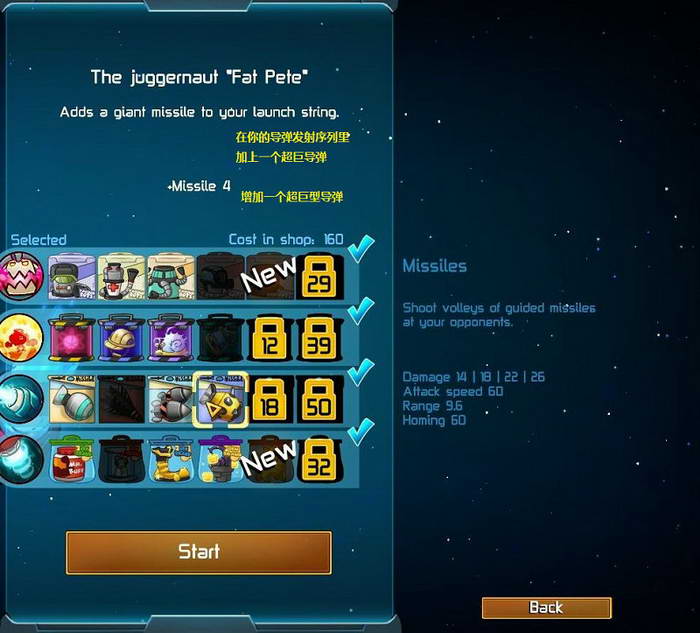Choose the yellow hard hat item

click(122, 338)
